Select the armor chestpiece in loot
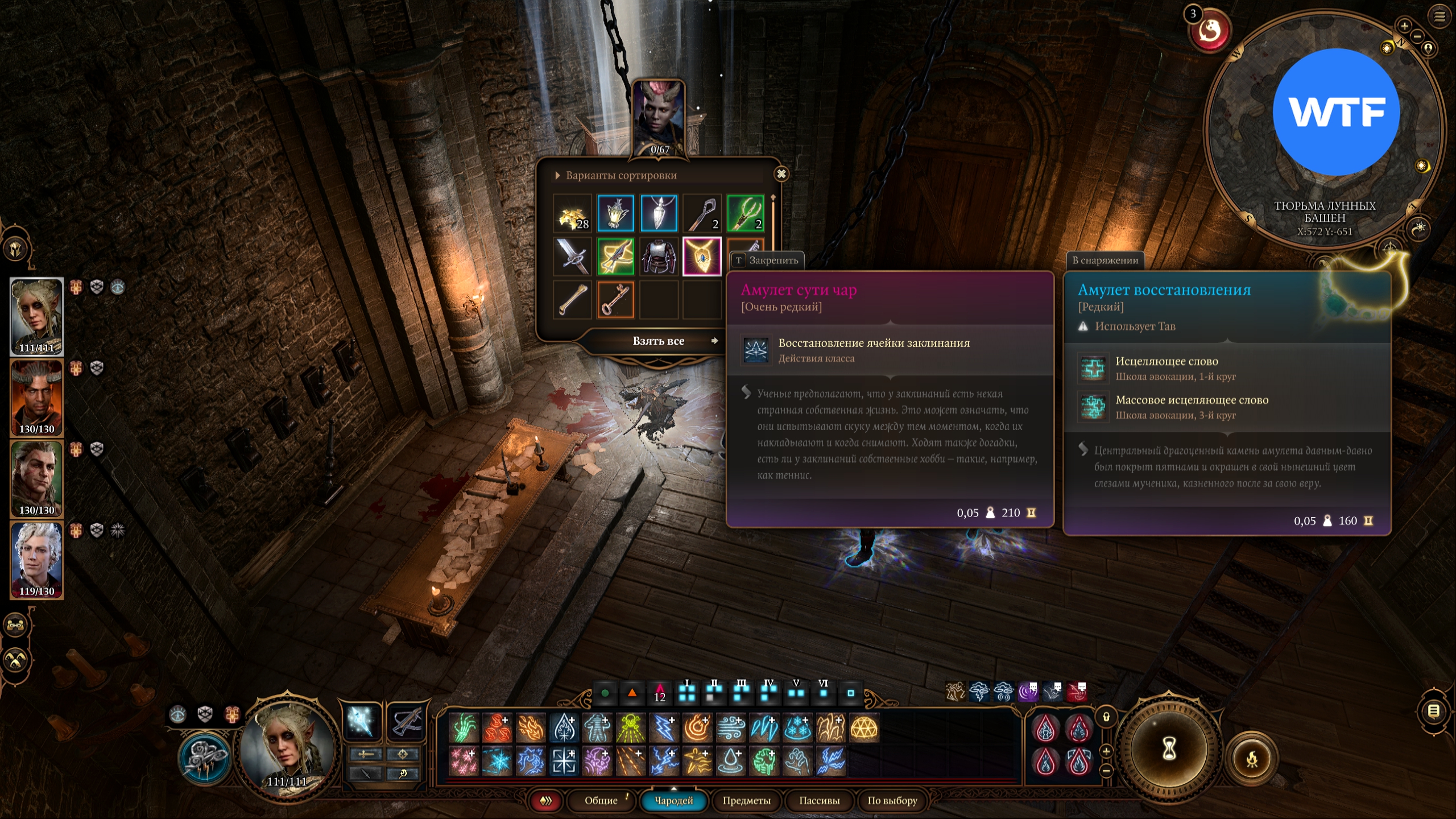This screenshot has width=1456, height=819. tap(659, 257)
